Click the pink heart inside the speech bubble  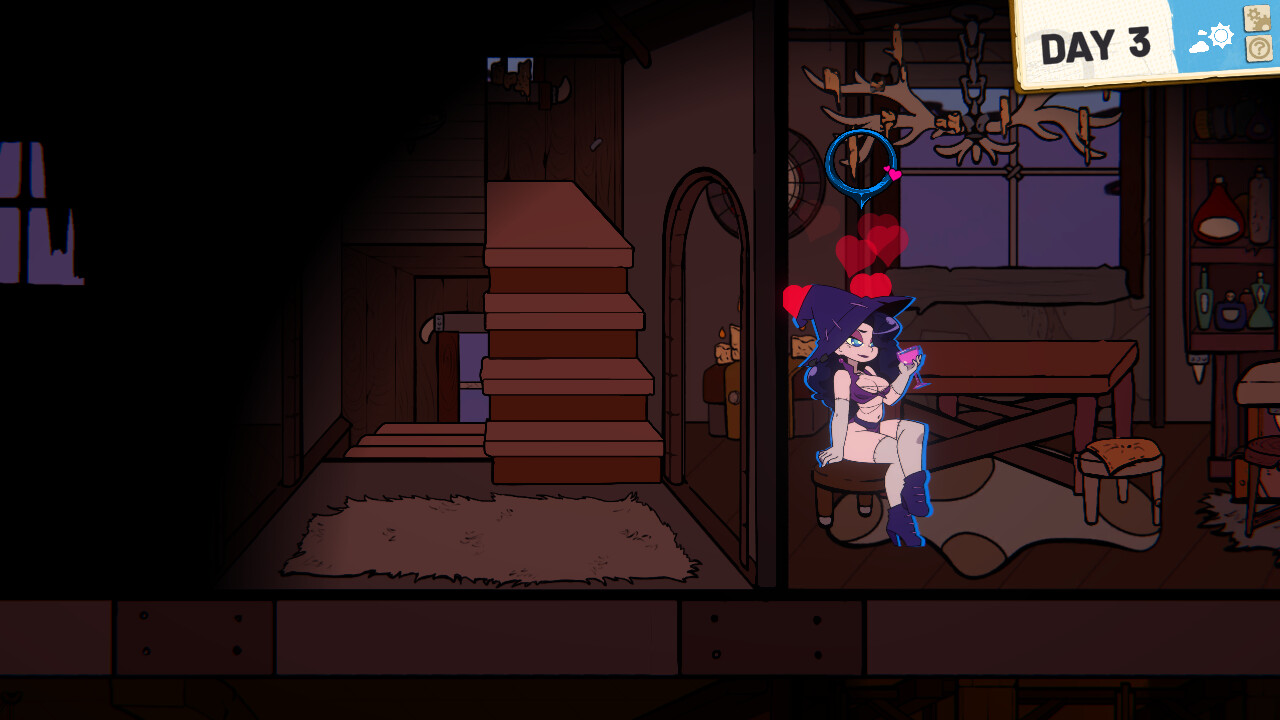891,173
